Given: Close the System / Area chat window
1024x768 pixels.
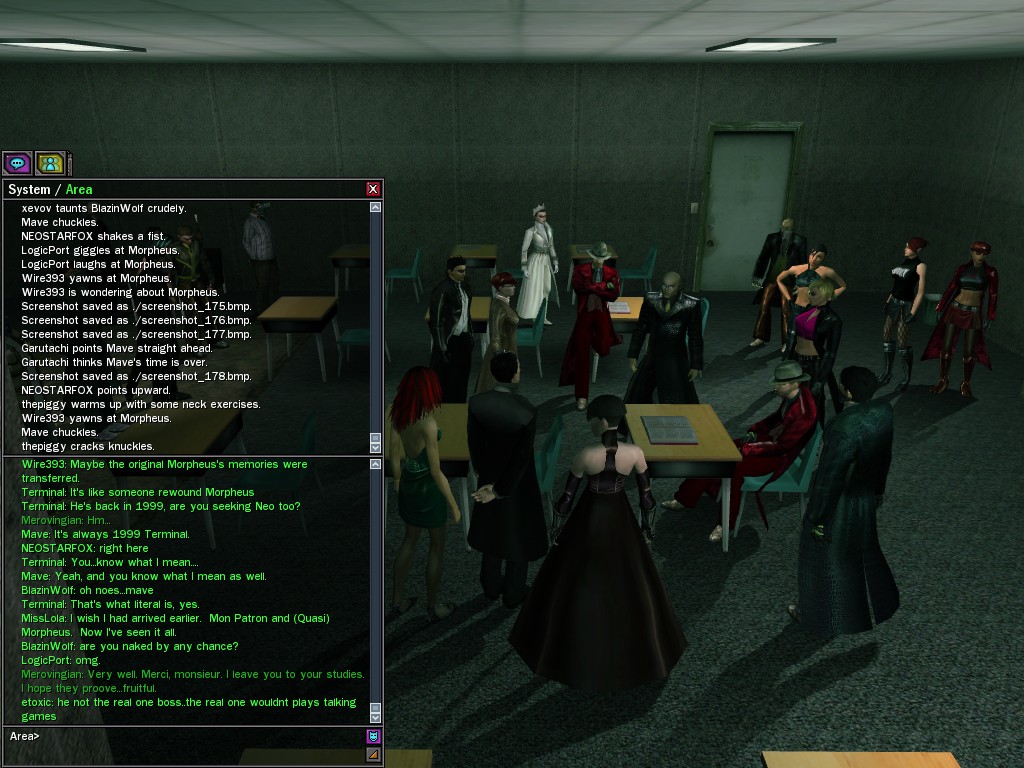Looking at the screenshot, I should click(373, 189).
